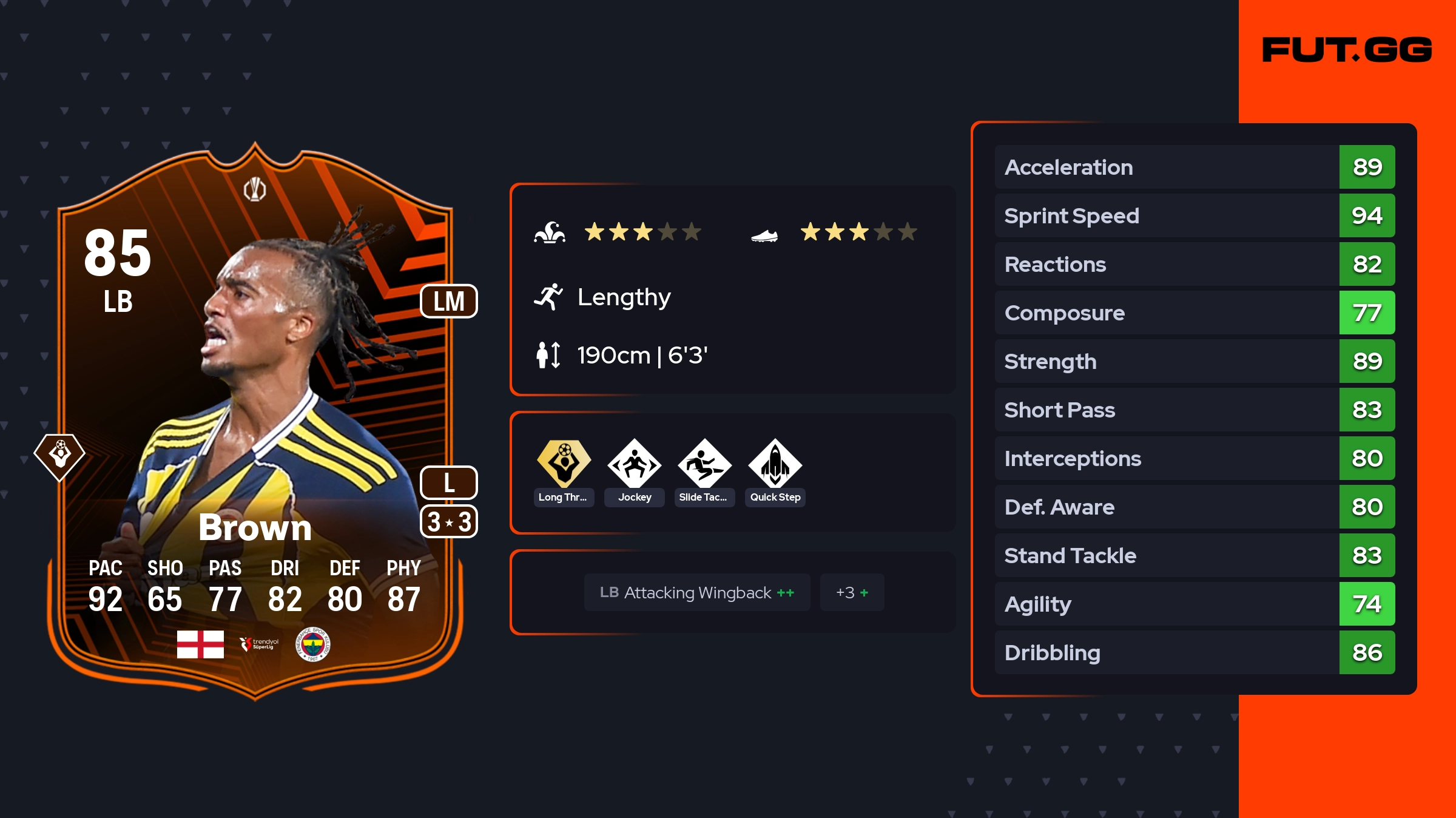Click the Jockey playstyle icon

pyautogui.click(x=634, y=464)
